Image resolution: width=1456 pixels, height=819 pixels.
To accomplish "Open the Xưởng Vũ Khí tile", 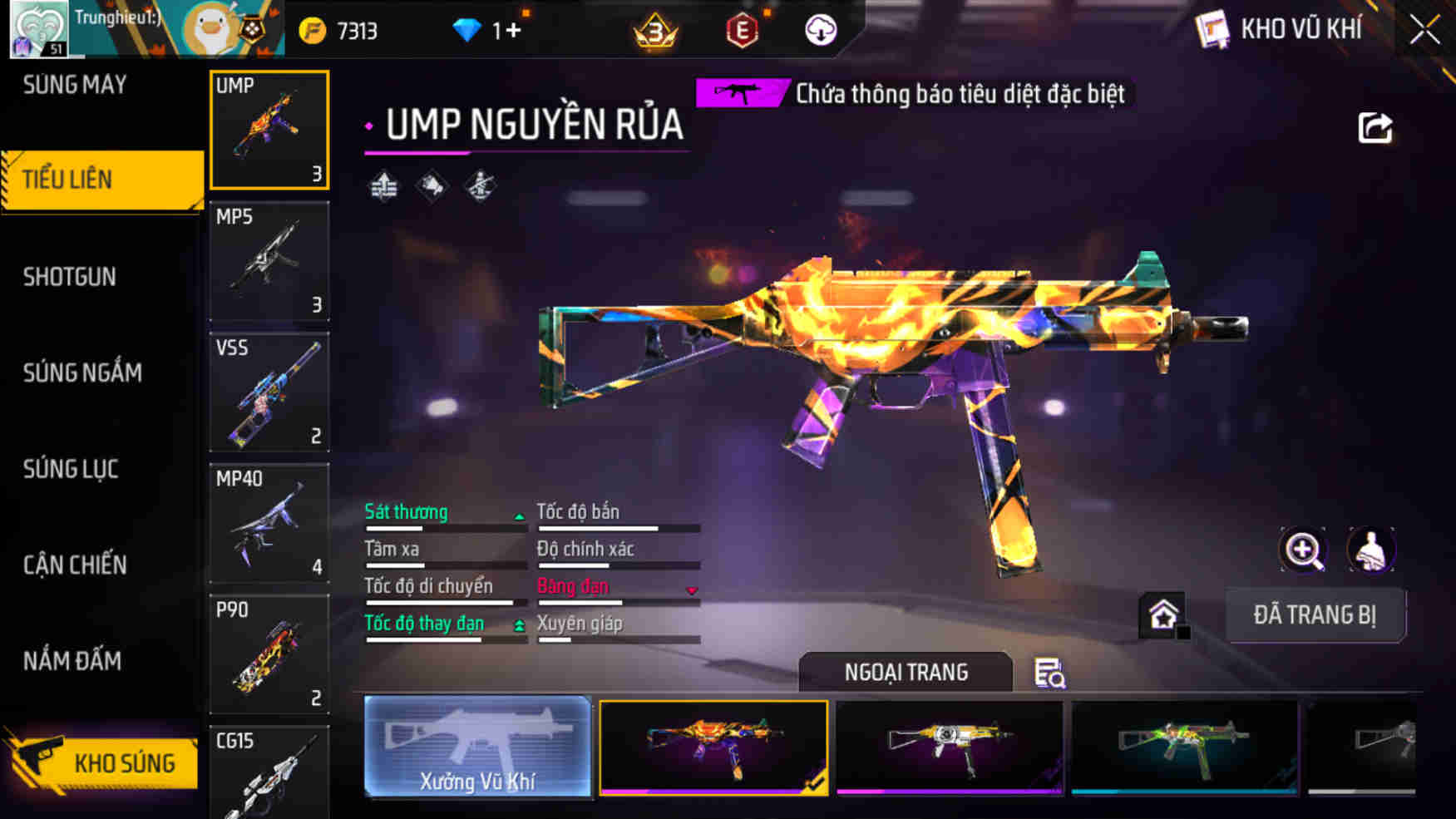I will pyautogui.click(x=477, y=747).
